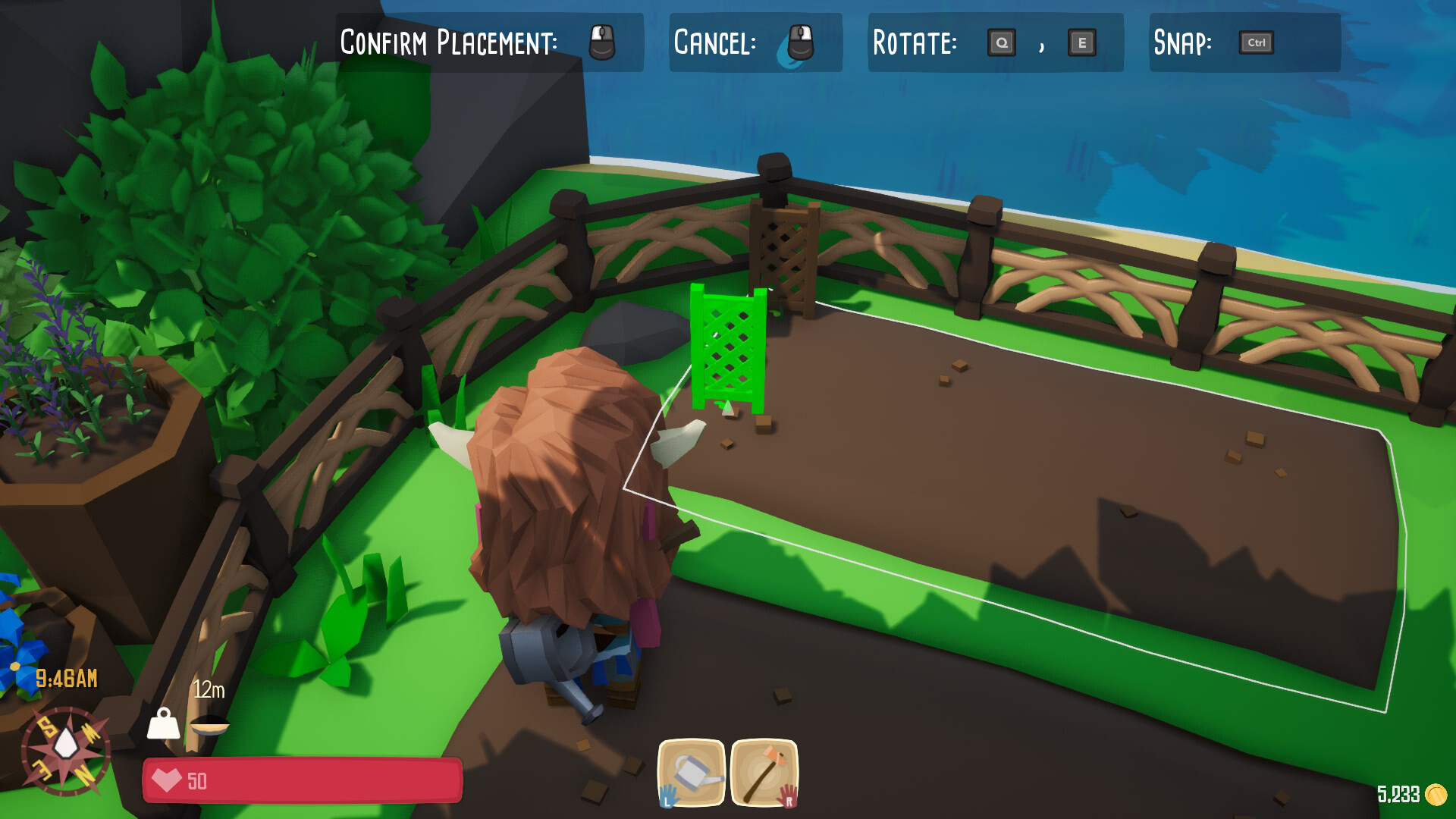Toggle Snap by clicking the Ctrl key icon

click(1255, 43)
